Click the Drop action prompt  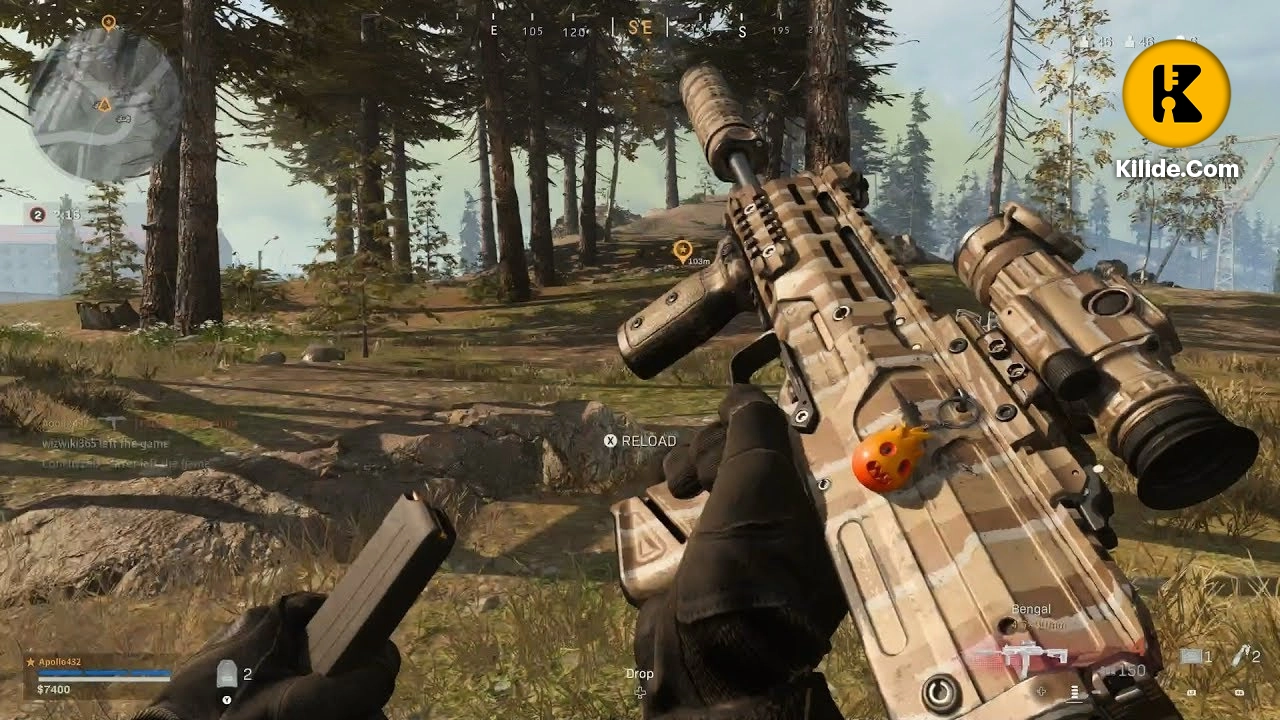[639, 674]
